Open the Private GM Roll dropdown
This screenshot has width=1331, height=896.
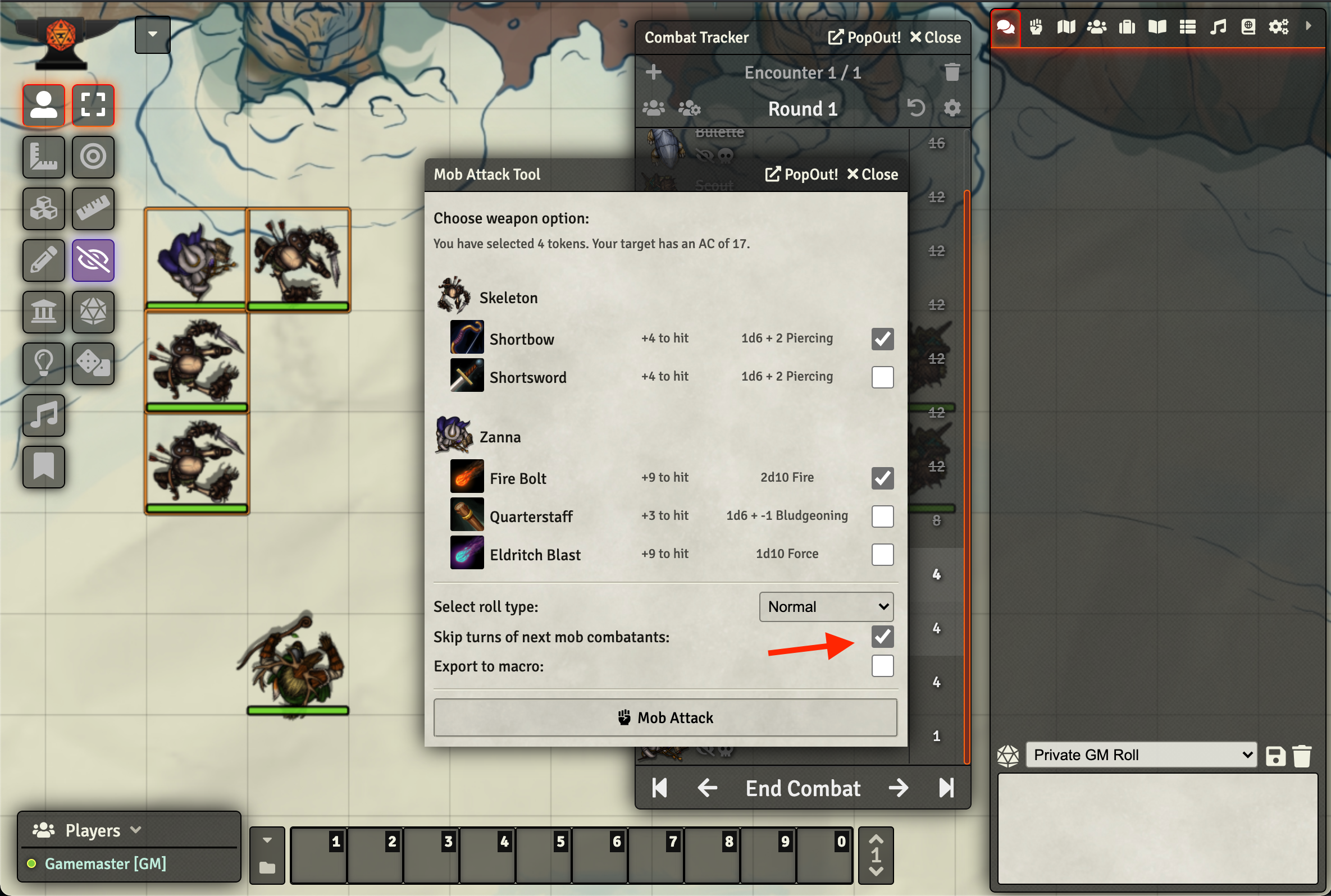click(1139, 755)
